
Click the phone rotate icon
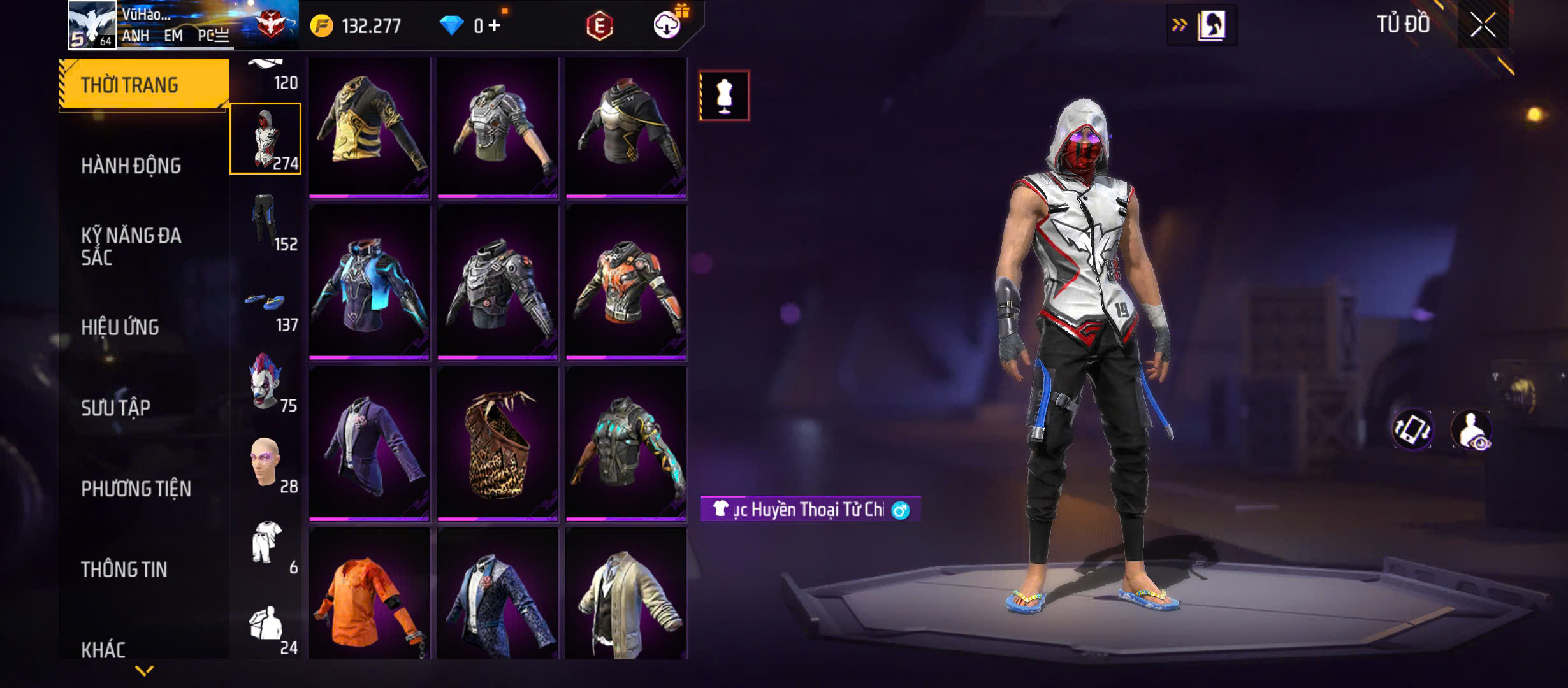click(1412, 429)
